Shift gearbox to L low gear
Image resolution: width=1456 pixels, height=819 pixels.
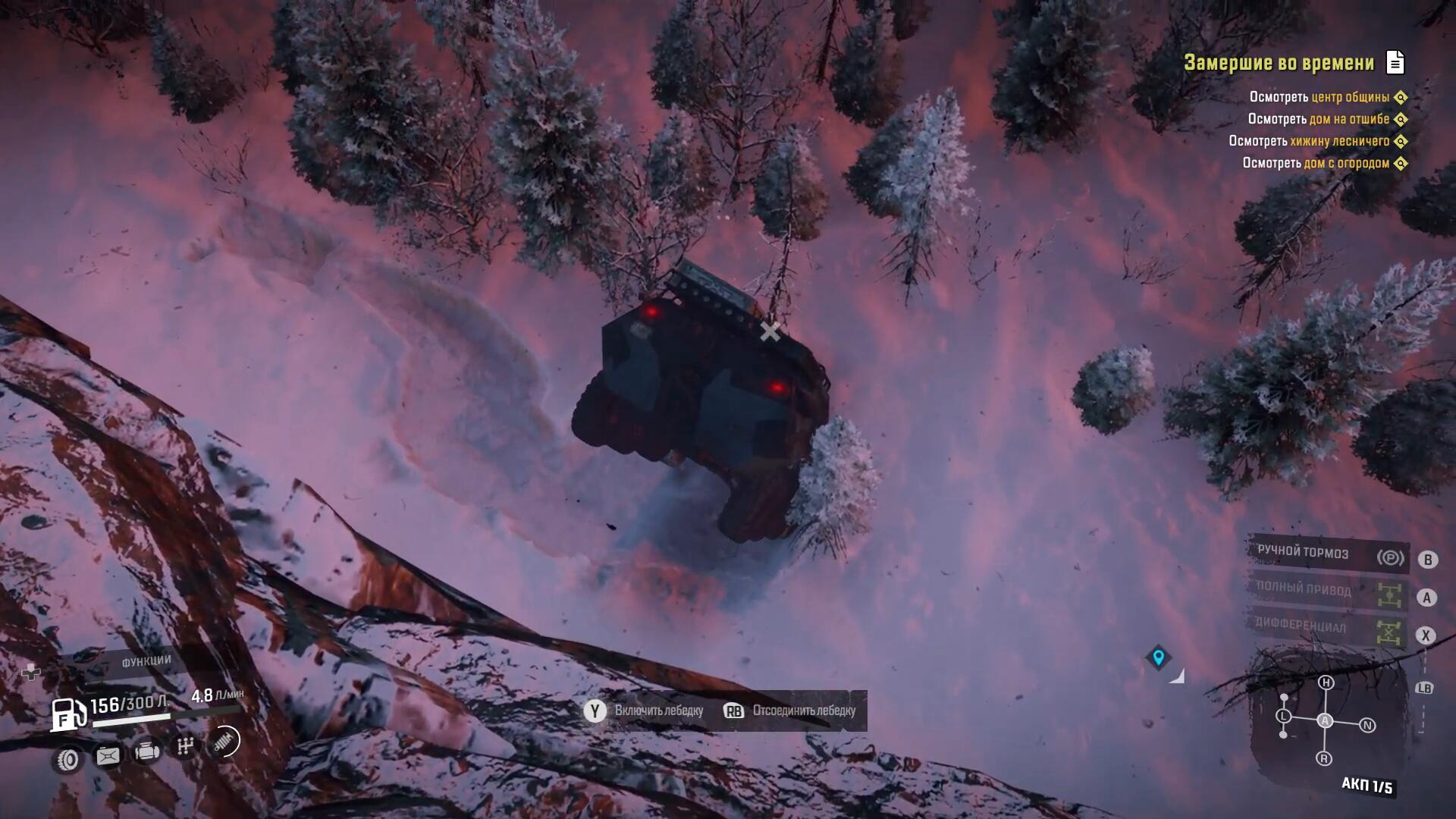click(x=1283, y=717)
